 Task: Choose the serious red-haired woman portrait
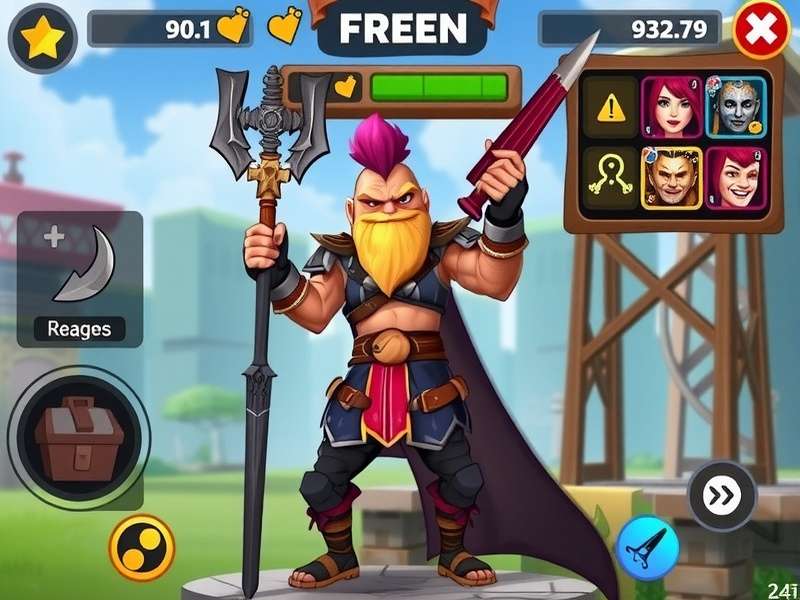tap(671, 107)
